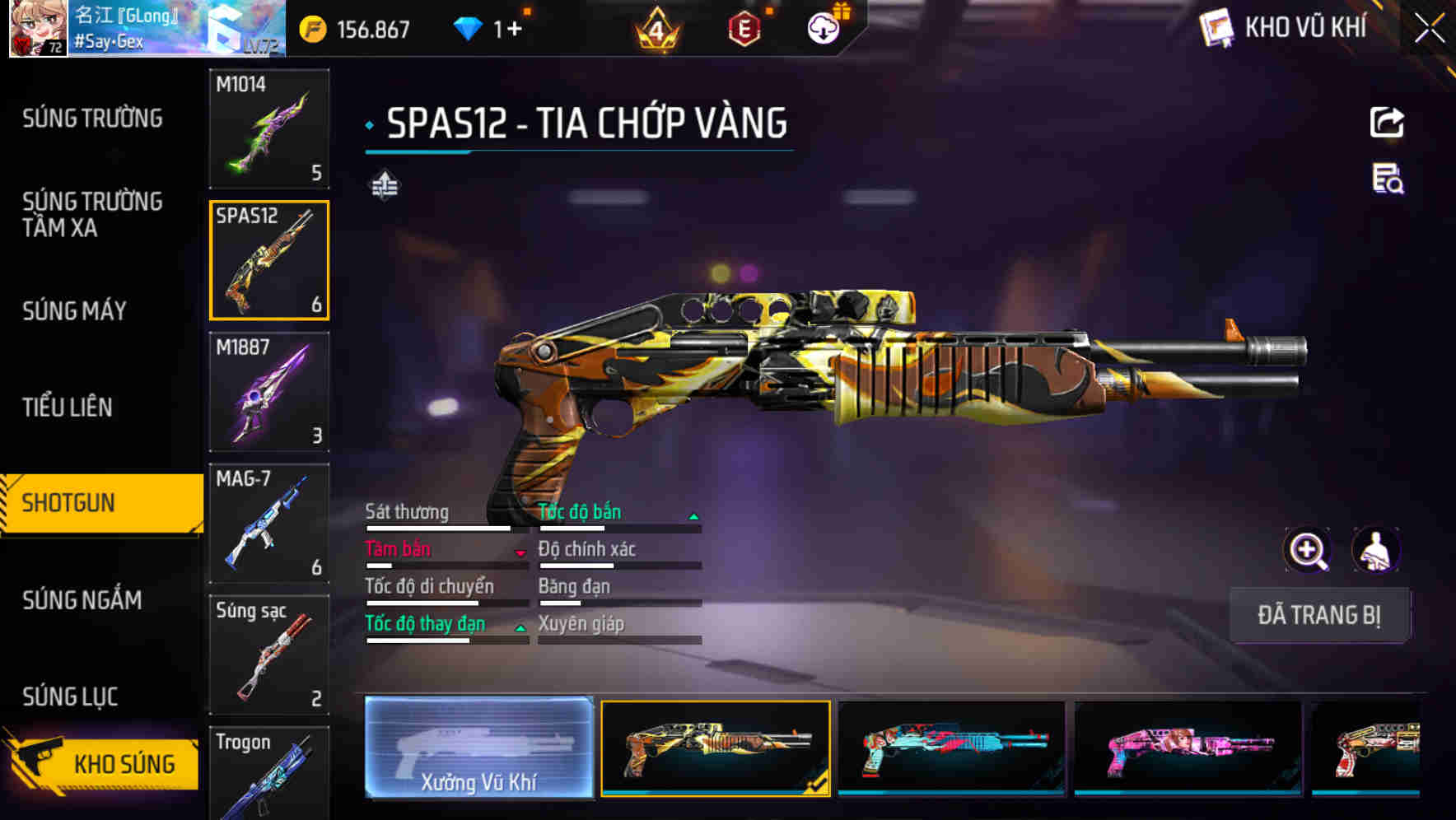Viewport: 1456px width, 820px height.
Task: Open Xưởng Vũ Khí weapon workshop
Action: 478,748
